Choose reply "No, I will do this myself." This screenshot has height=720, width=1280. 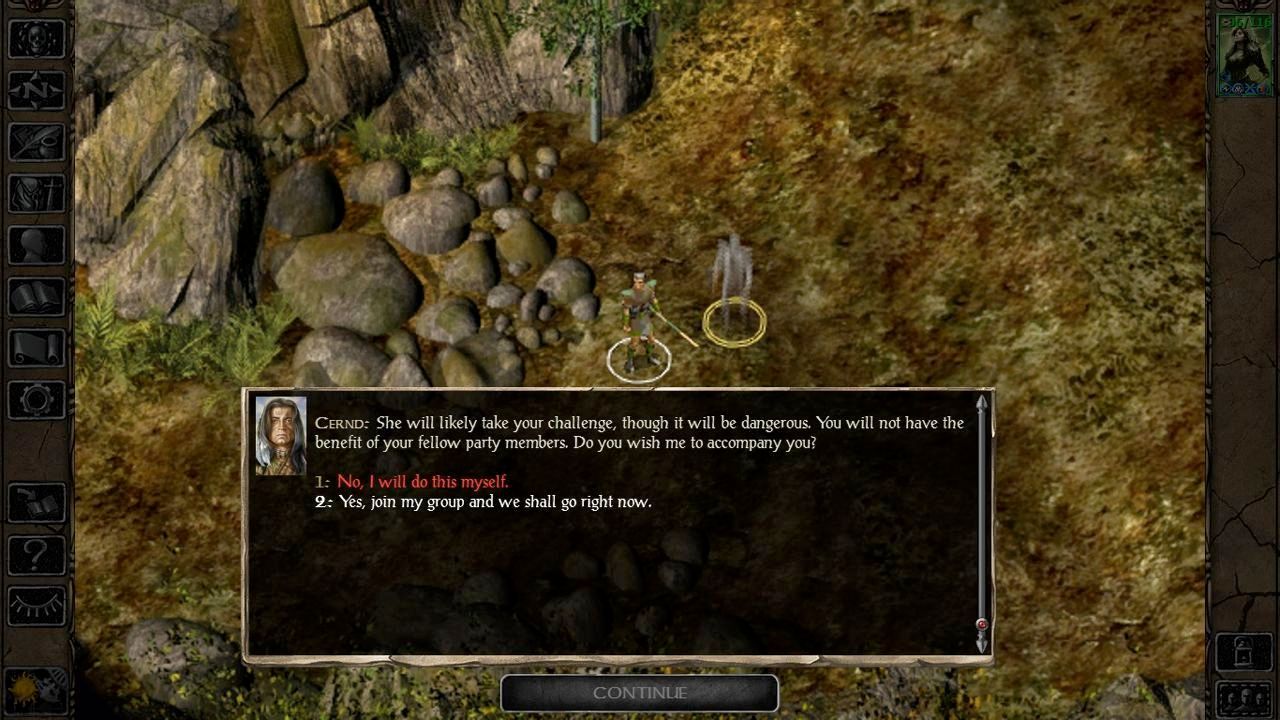pyautogui.click(x=422, y=482)
